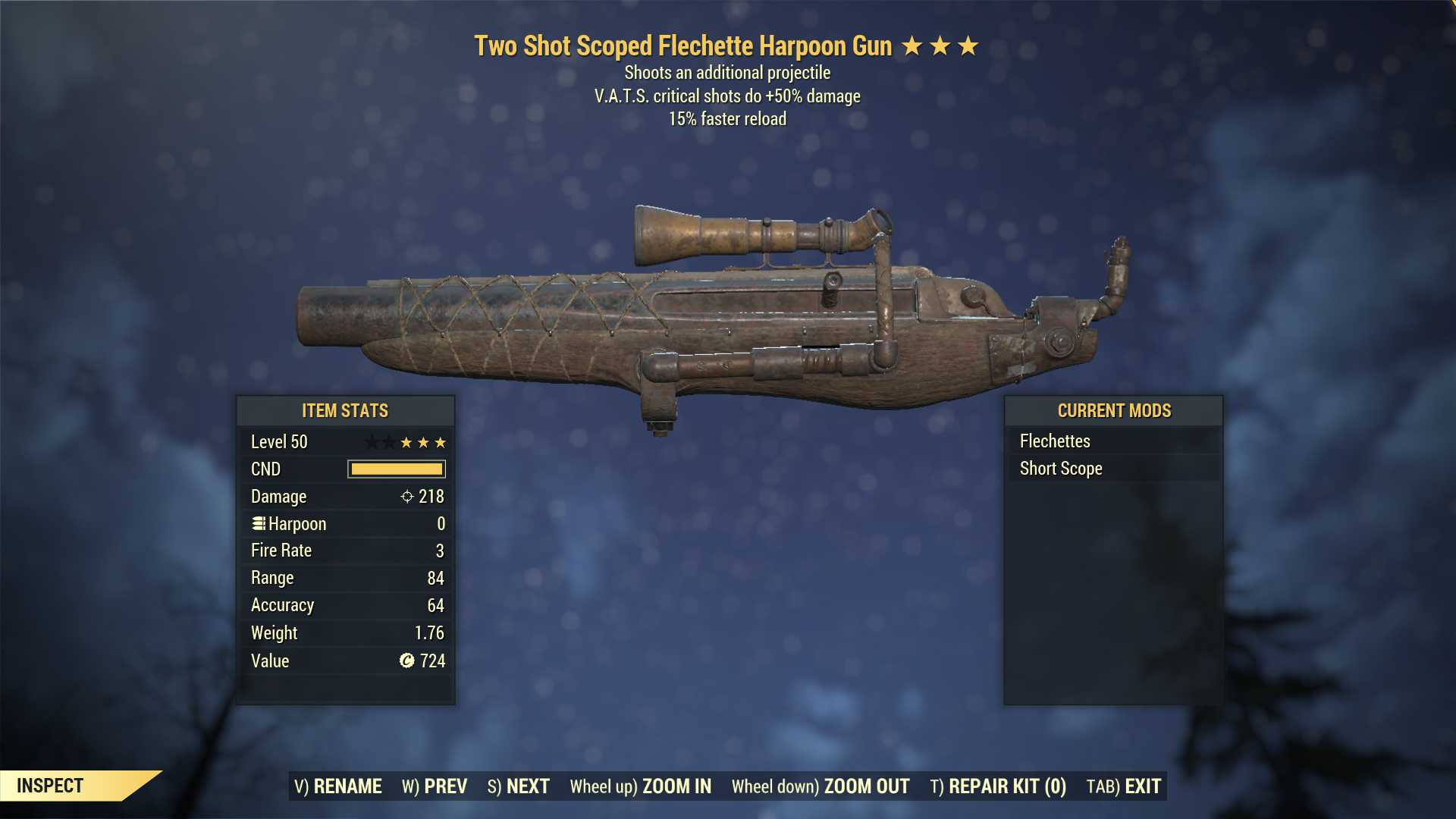This screenshot has width=1456, height=819.
Task: Use the Repair Kit option
Action: [x=998, y=786]
